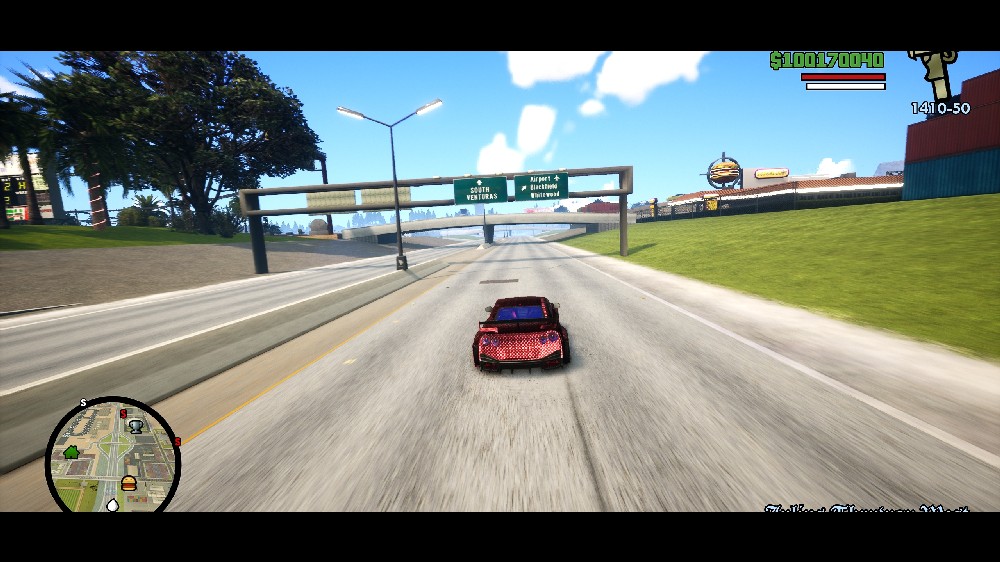This screenshot has width=1000, height=562.
Task: Click the white S marker on the minimap rim
Action: (x=84, y=404)
